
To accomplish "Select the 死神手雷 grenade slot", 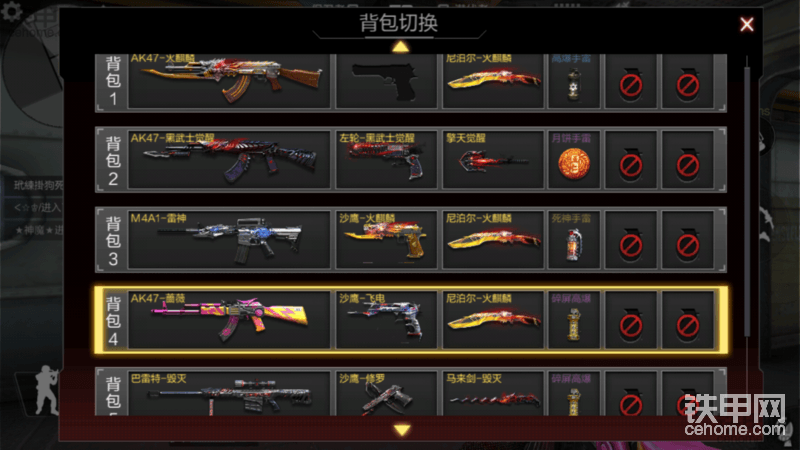I will 574,238.
